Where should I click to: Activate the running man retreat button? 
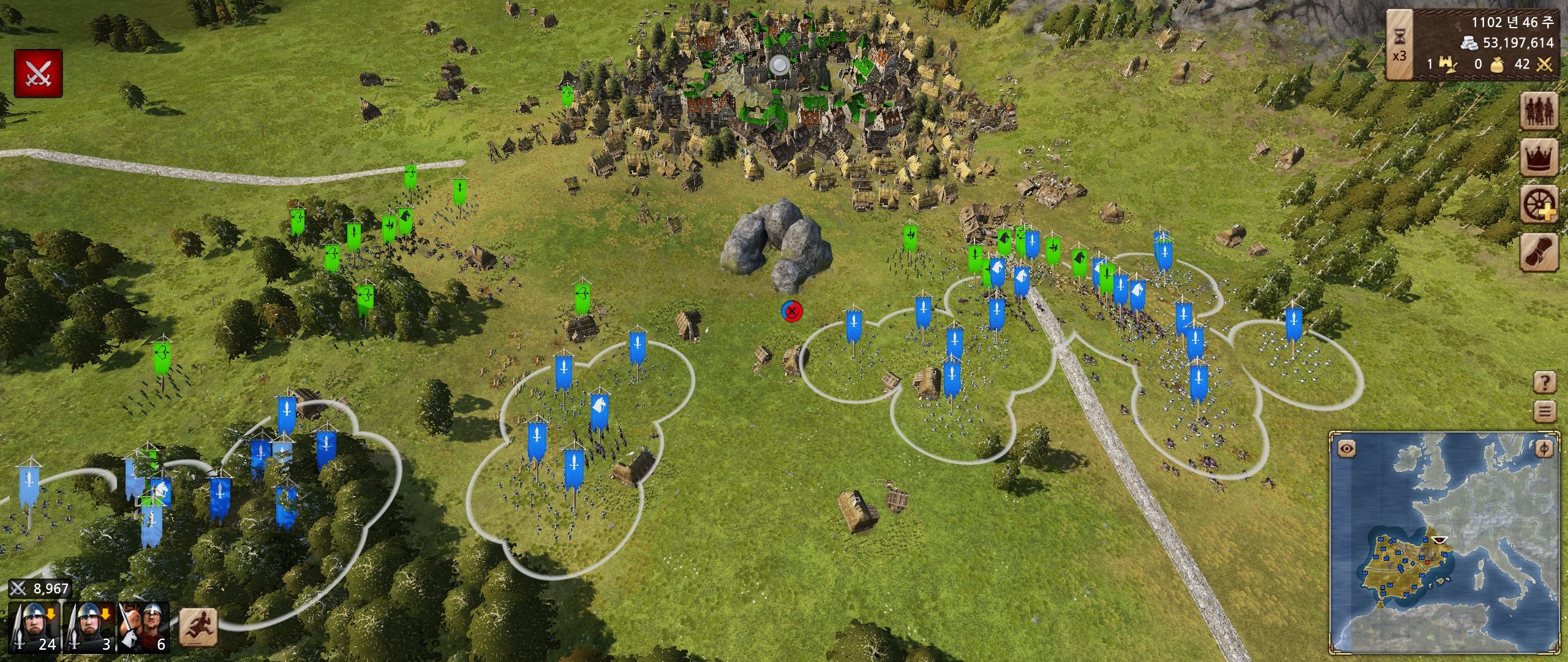click(198, 627)
